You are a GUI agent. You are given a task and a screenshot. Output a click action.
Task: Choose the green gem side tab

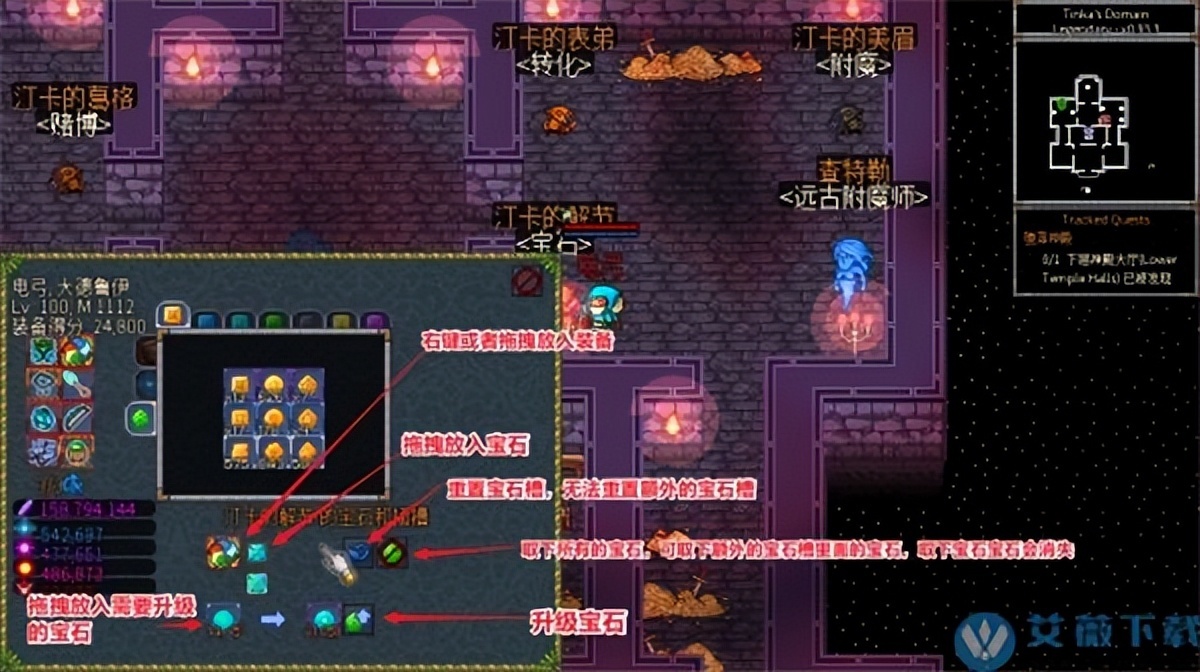click(x=140, y=417)
